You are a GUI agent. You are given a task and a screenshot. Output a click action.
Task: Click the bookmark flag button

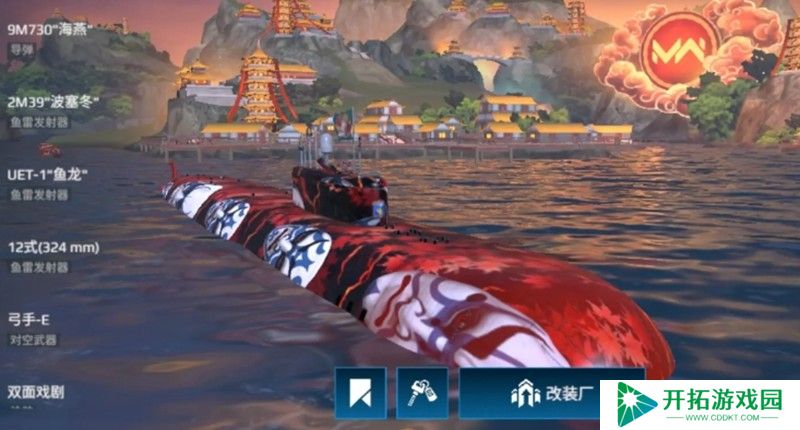point(360,393)
